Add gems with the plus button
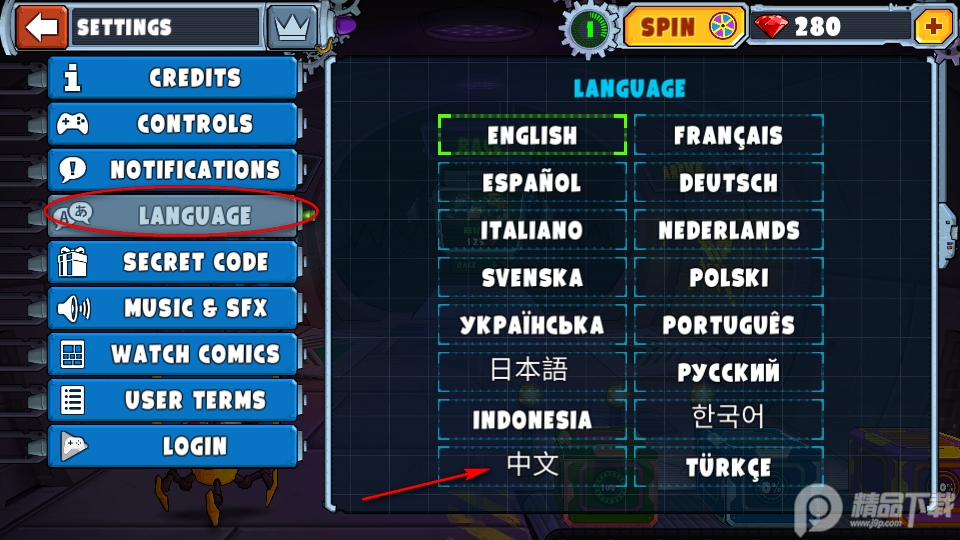 [934, 27]
